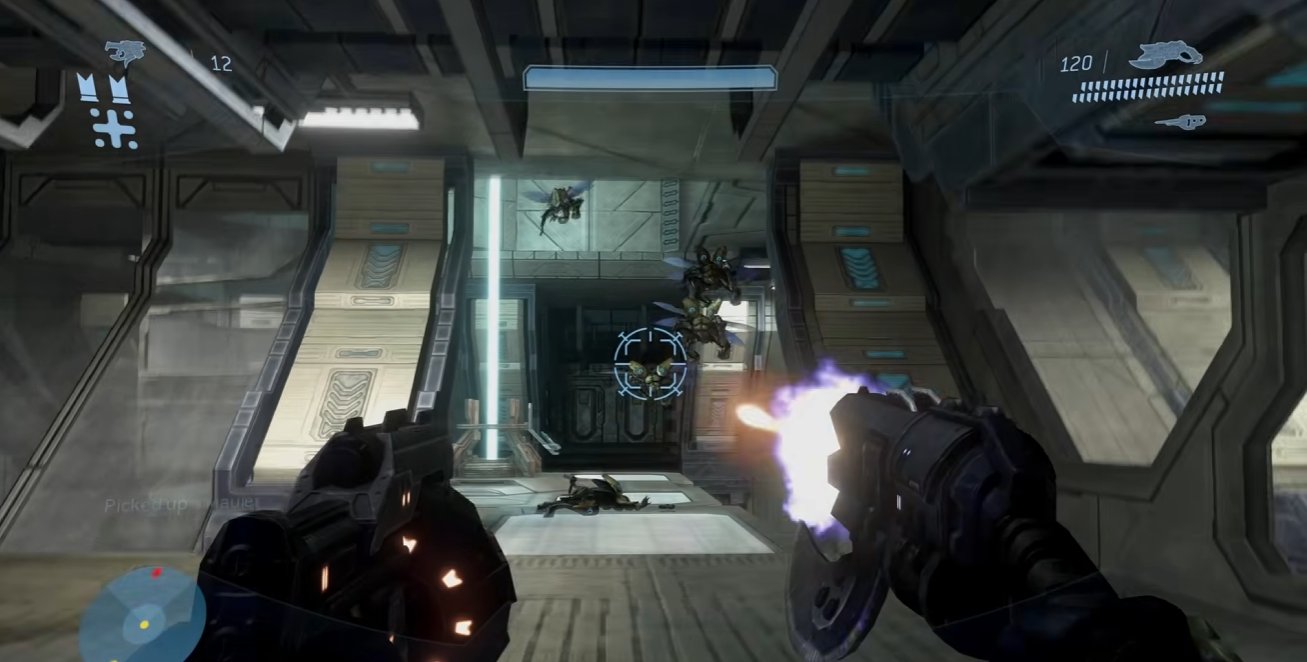Click the Spiker weapon icon
Screen dimensions: 1307x662
tap(1165, 53)
